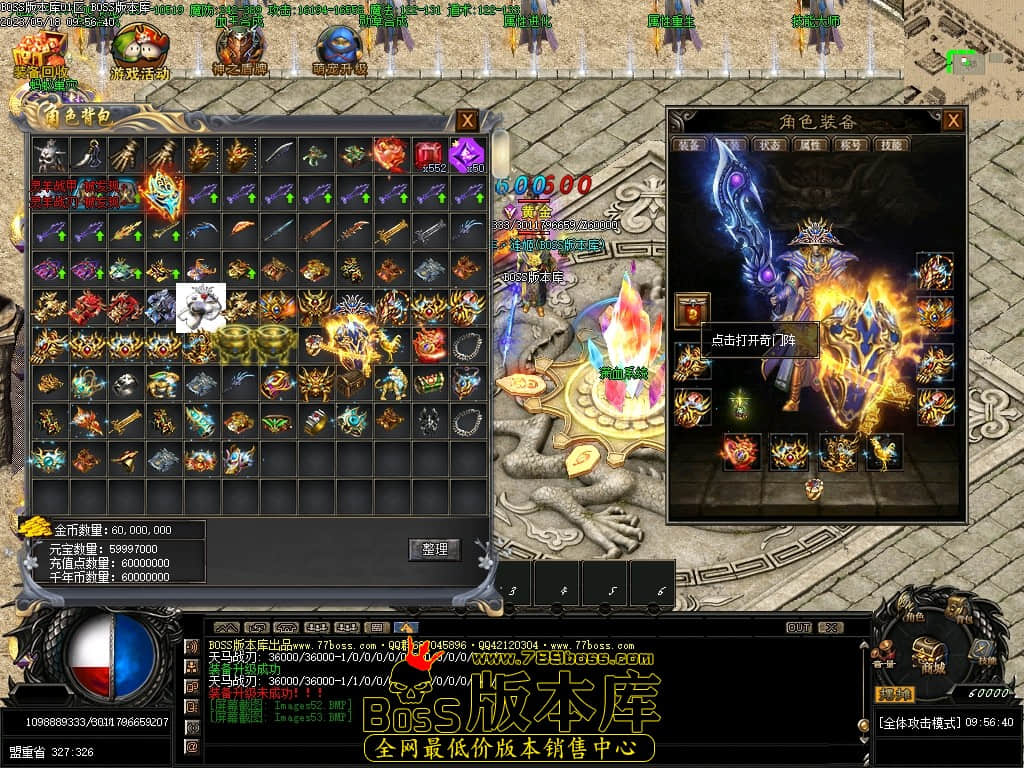Switch to the 技能 skills tab
1024x768 pixels.
pyautogui.click(x=889, y=145)
